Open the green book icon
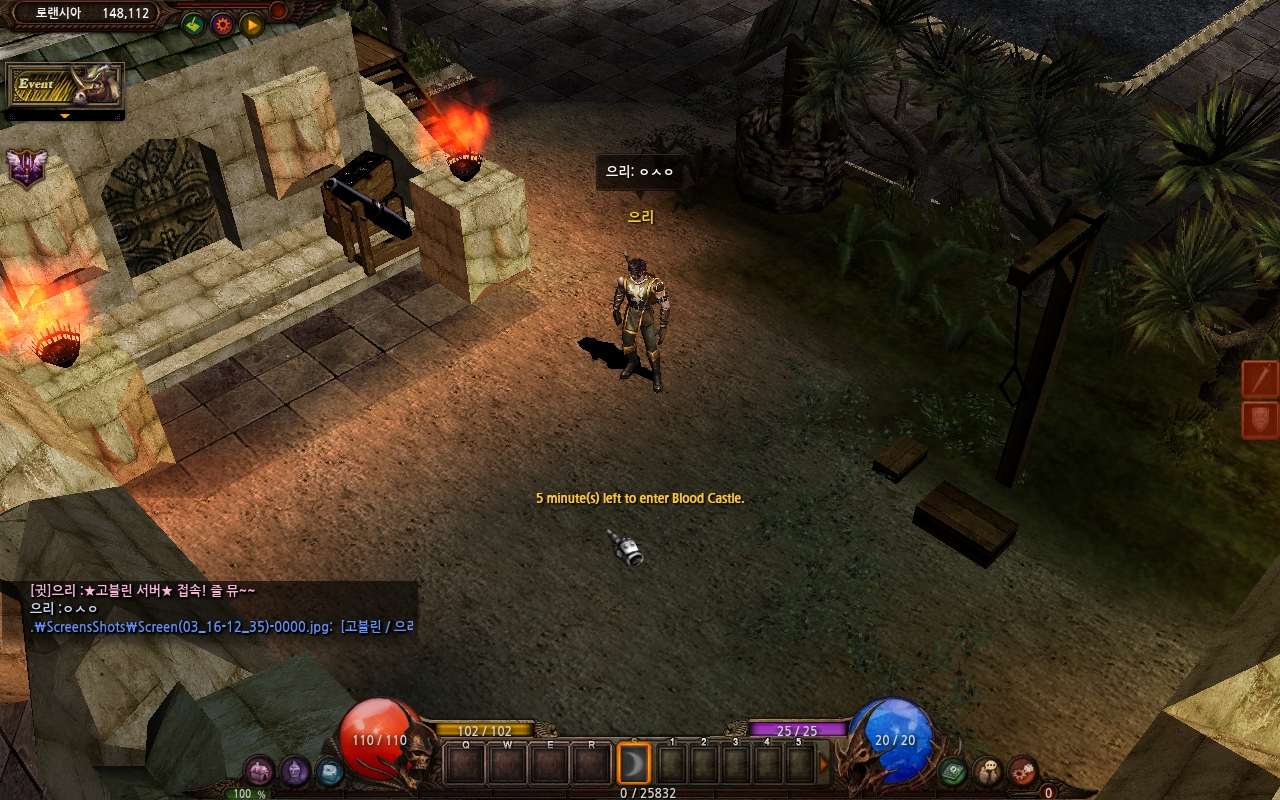 [x=953, y=771]
